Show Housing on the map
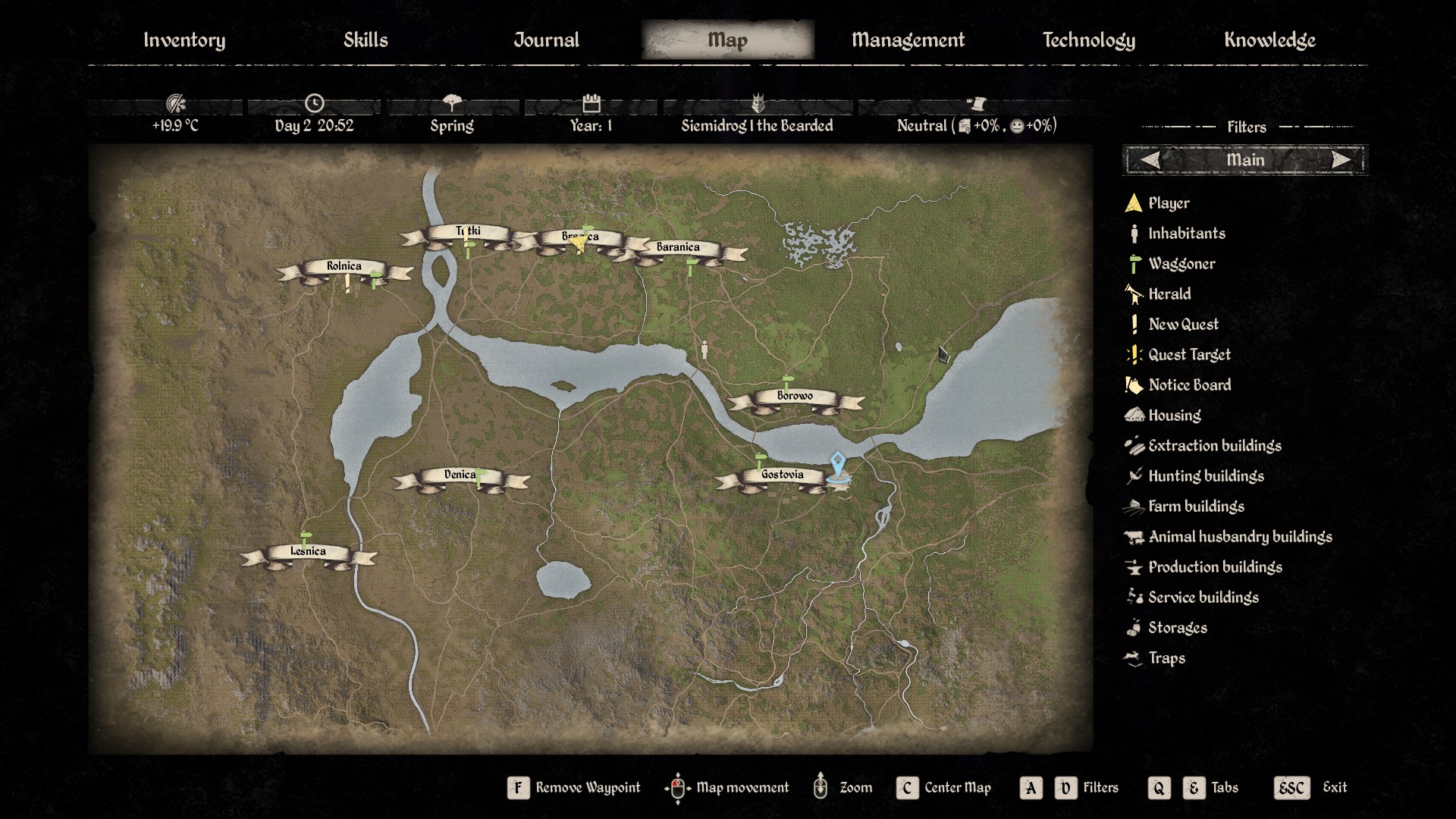The width and height of the screenshot is (1456, 819). coord(1174,416)
